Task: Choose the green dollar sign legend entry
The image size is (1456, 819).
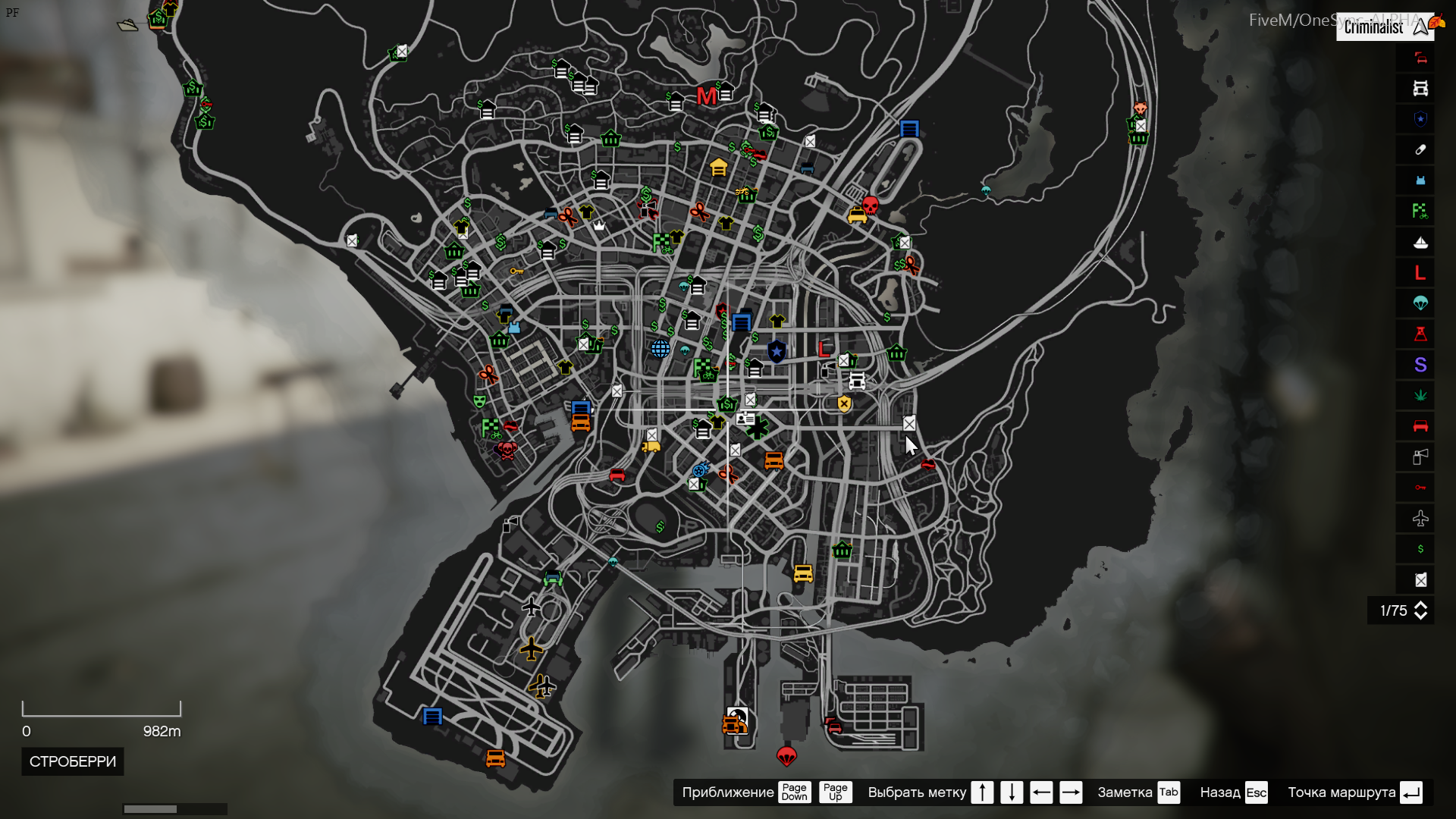Action: point(1420,549)
